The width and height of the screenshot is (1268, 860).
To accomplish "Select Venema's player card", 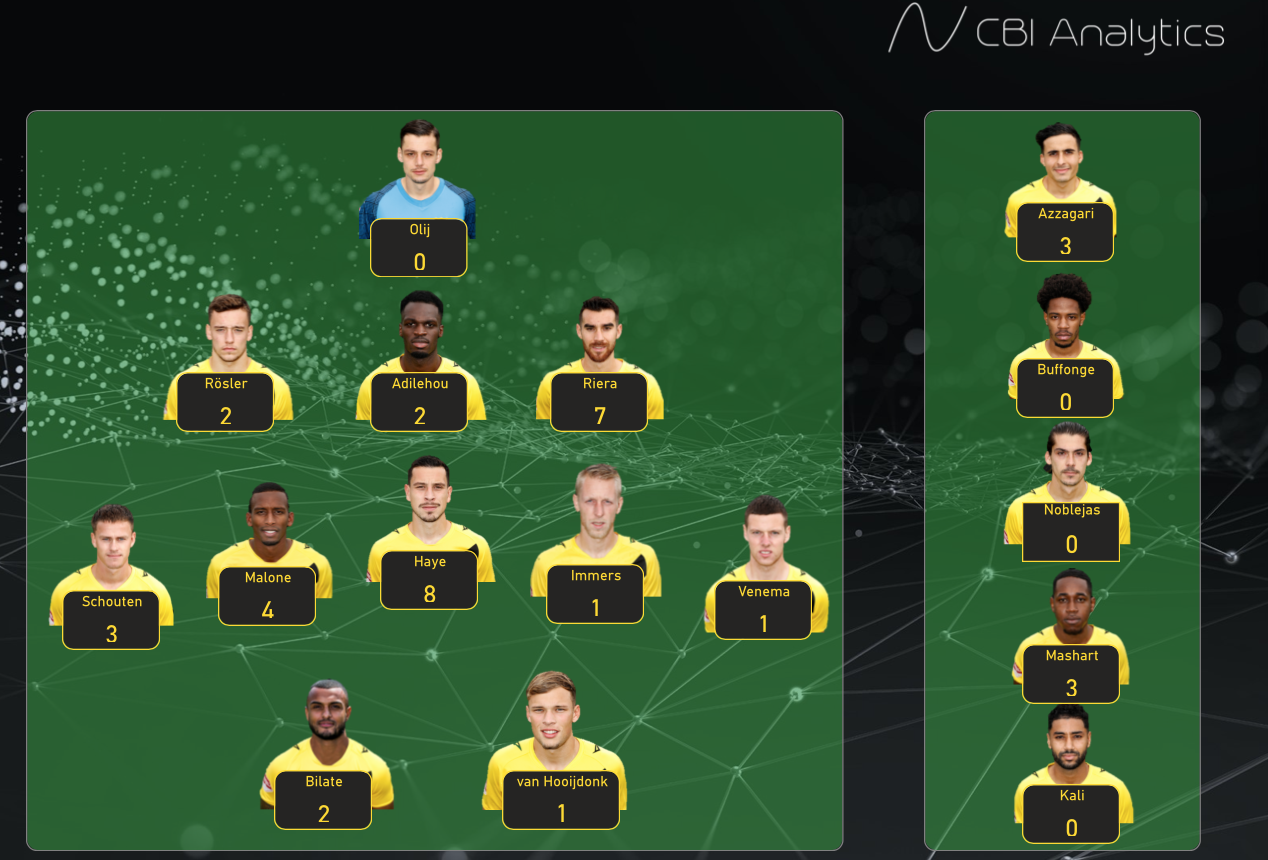I will [763, 609].
